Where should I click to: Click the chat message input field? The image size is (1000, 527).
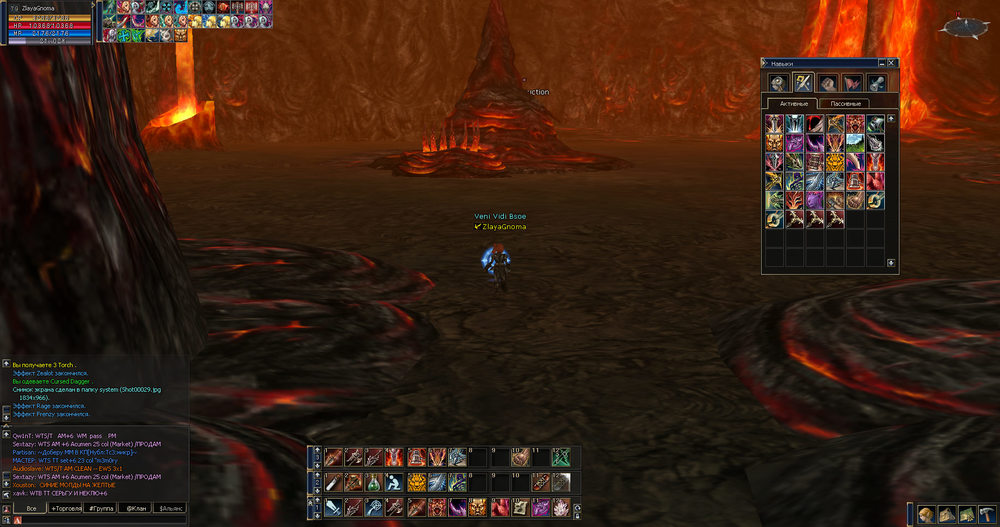pyautogui.click(x=100, y=520)
